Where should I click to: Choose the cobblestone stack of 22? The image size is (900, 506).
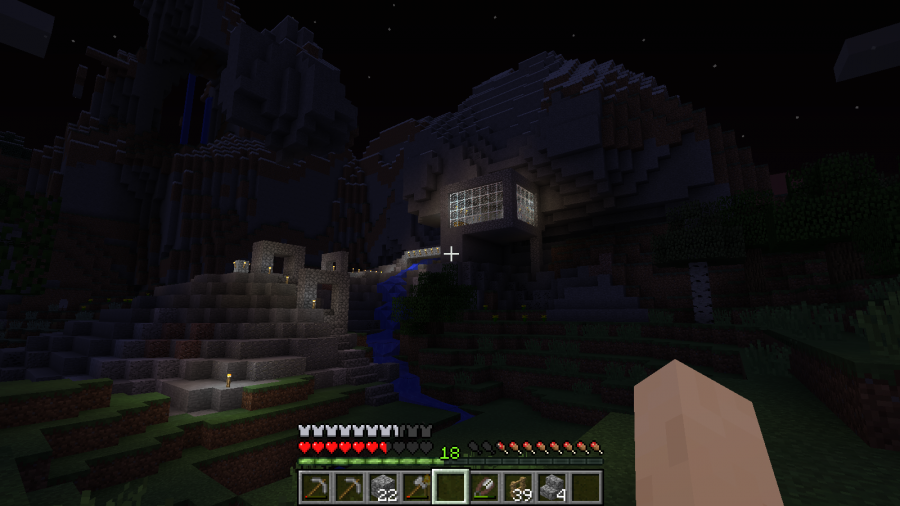click(x=383, y=488)
